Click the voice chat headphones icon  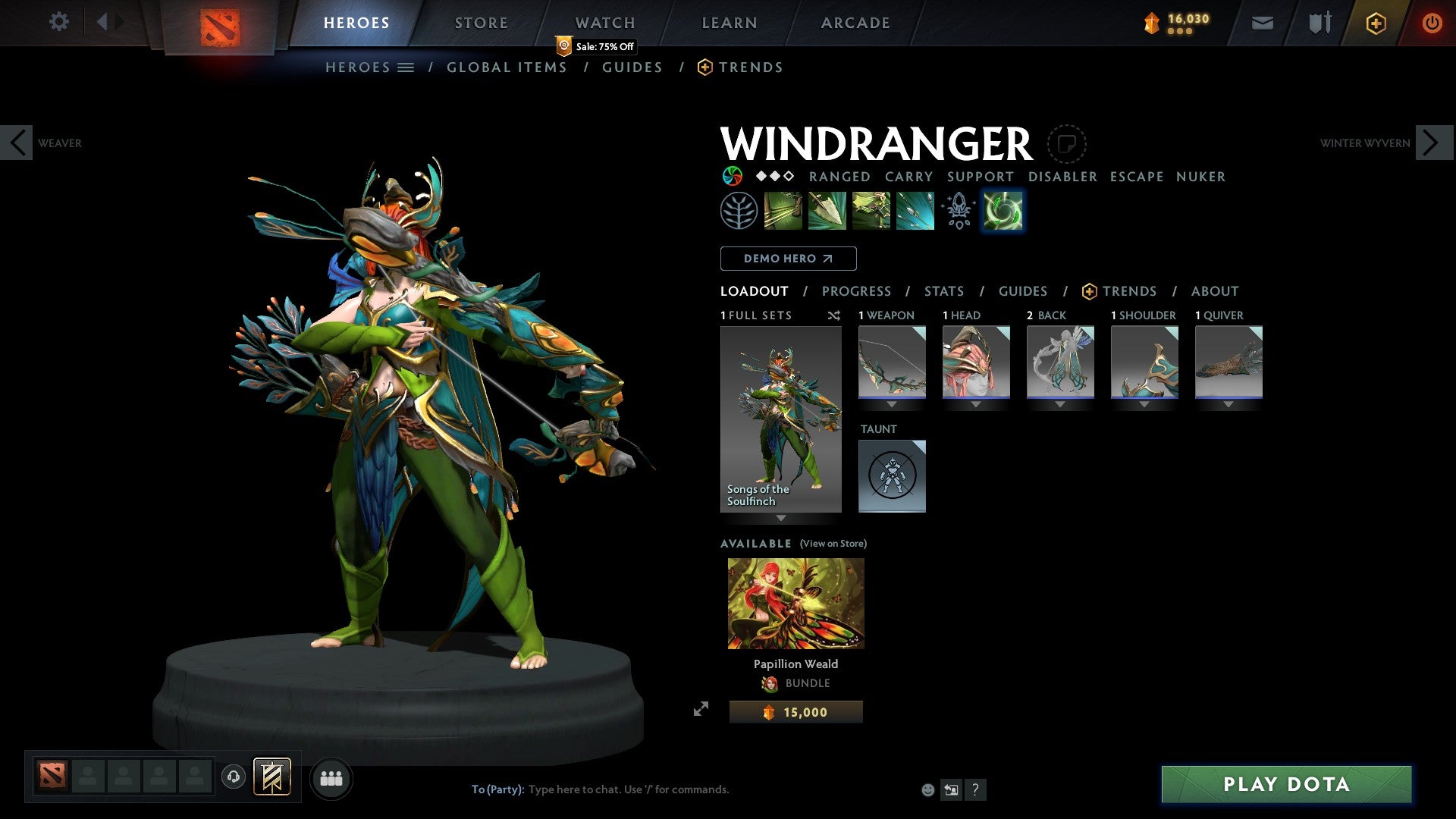[234, 777]
